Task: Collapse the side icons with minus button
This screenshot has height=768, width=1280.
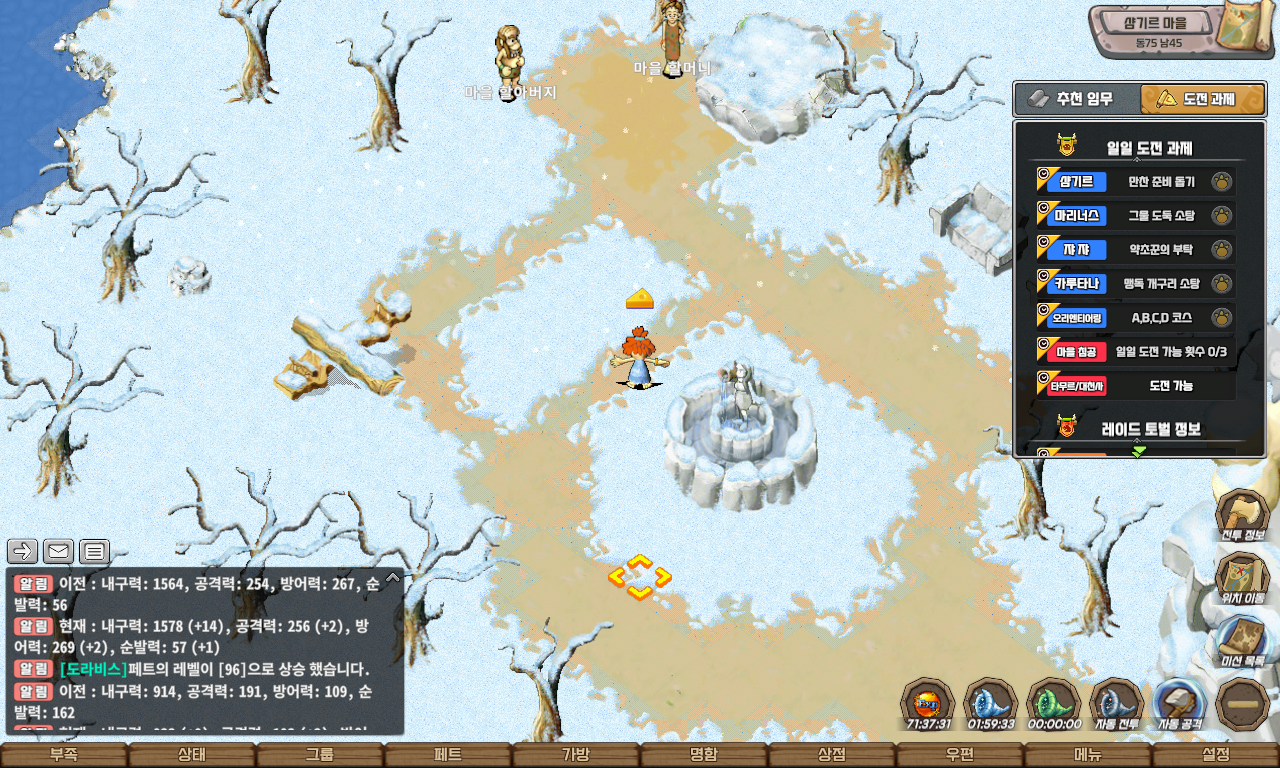Action: (x=1241, y=702)
